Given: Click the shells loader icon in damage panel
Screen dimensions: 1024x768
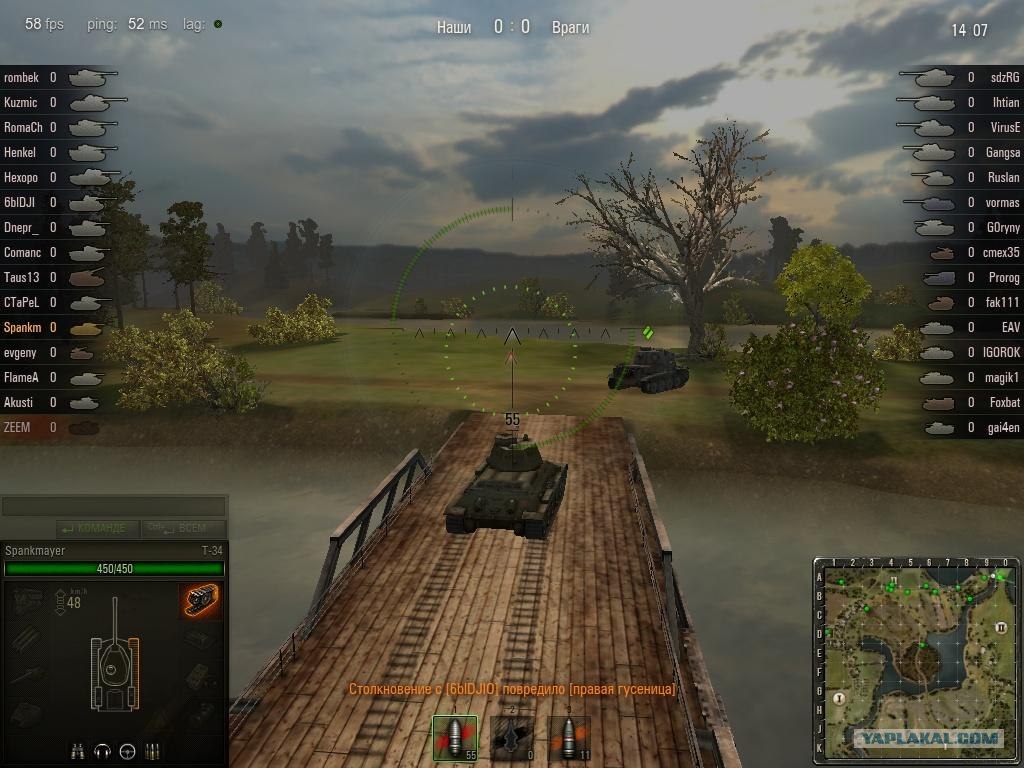Looking at the screenshot, I should point(153,750).
